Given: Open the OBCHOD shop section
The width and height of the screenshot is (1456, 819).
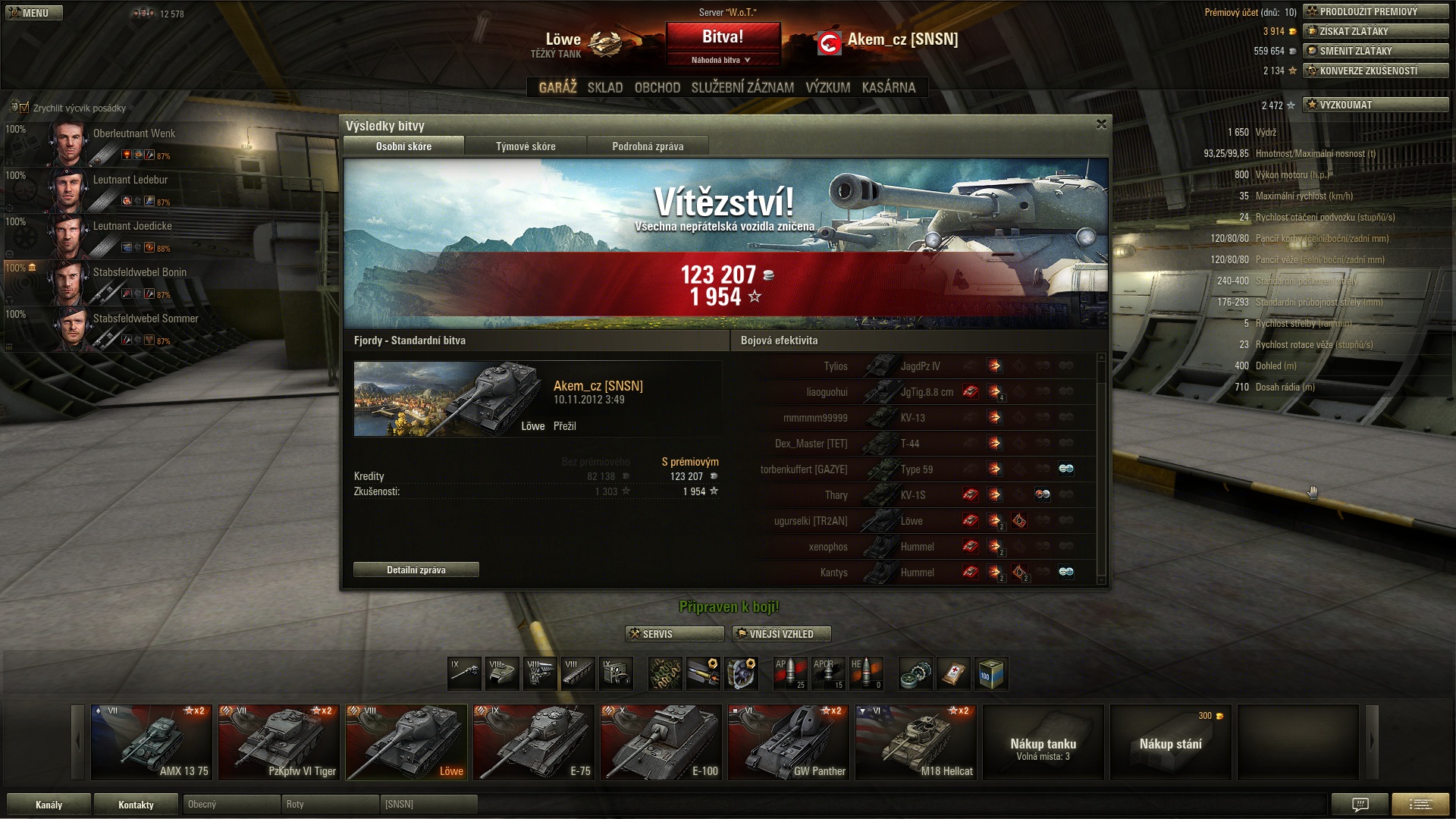Looking at the screenshot, I should pyautogui.click(x=657, y=87).
